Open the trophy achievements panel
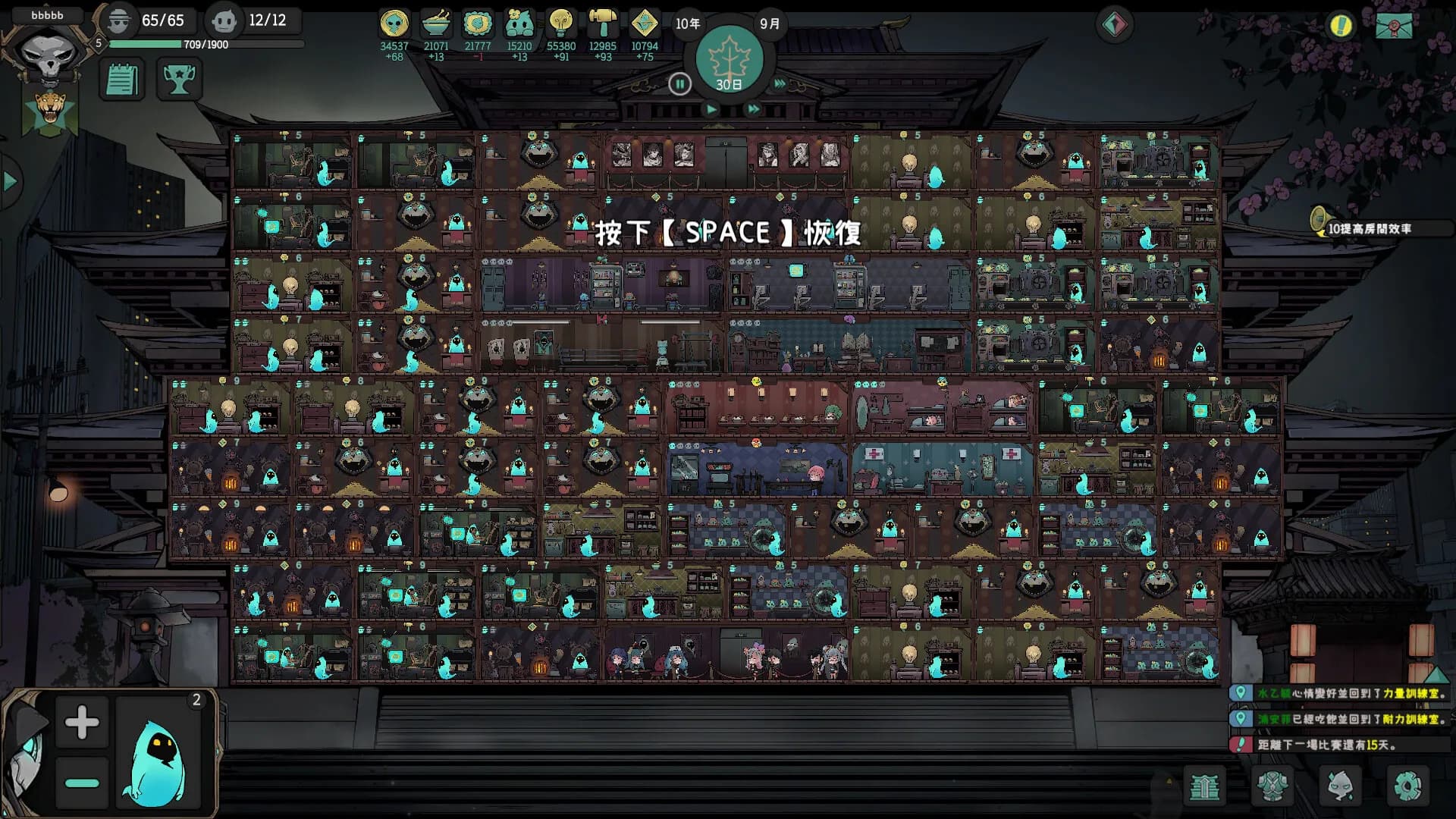1456x819 pixels. (x=181, y=79)
